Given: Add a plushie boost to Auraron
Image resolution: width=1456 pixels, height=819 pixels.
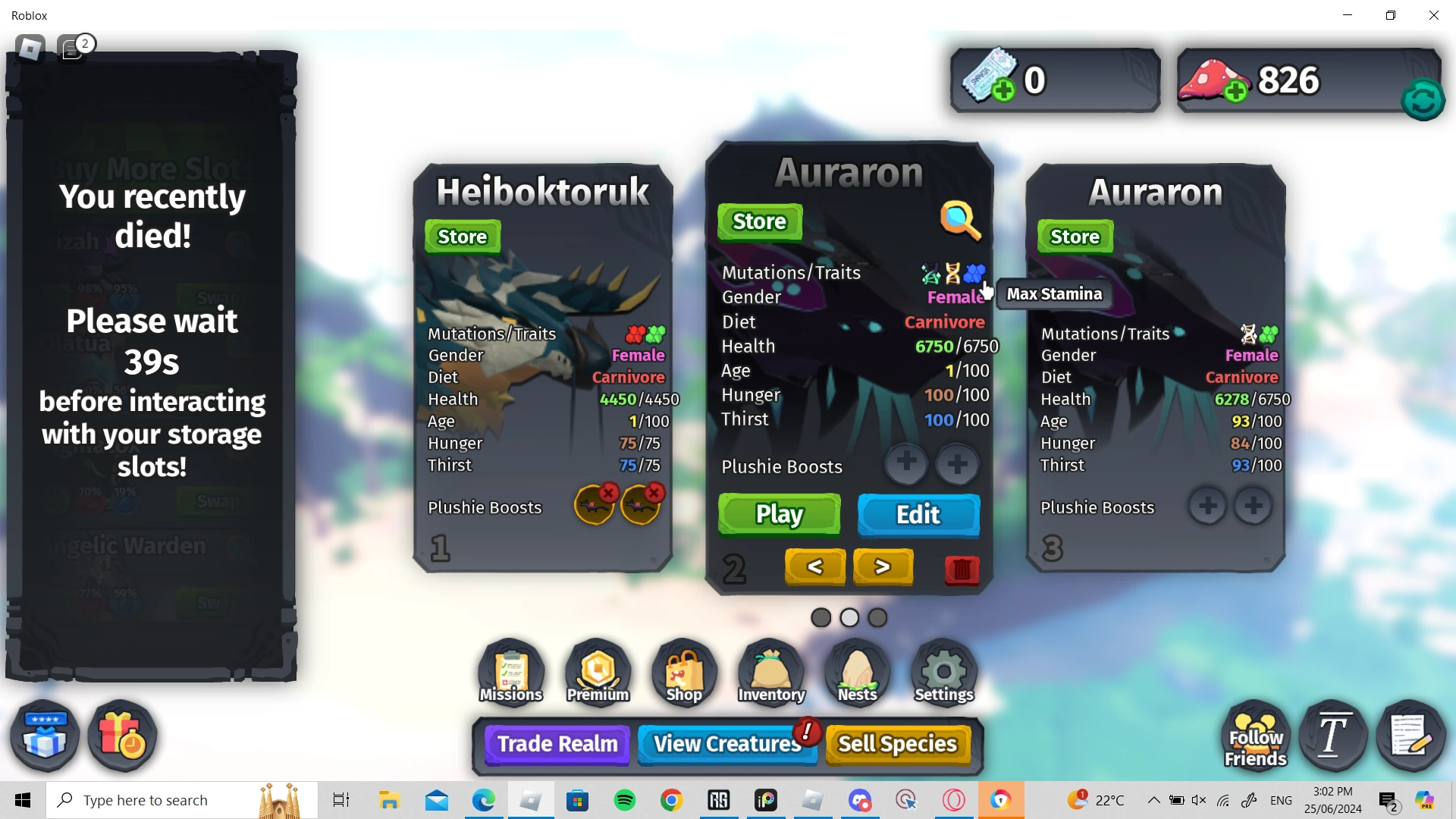Looking at the screenshot, I should [x=906, y=464].
